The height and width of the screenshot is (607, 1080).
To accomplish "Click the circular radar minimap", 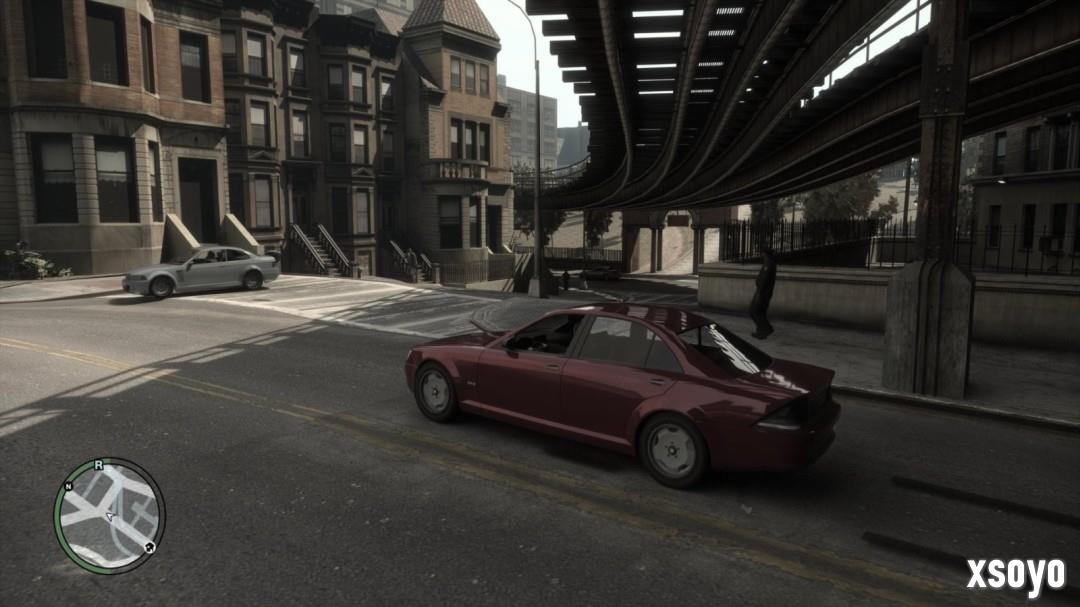I will click(x=109, y=516).
